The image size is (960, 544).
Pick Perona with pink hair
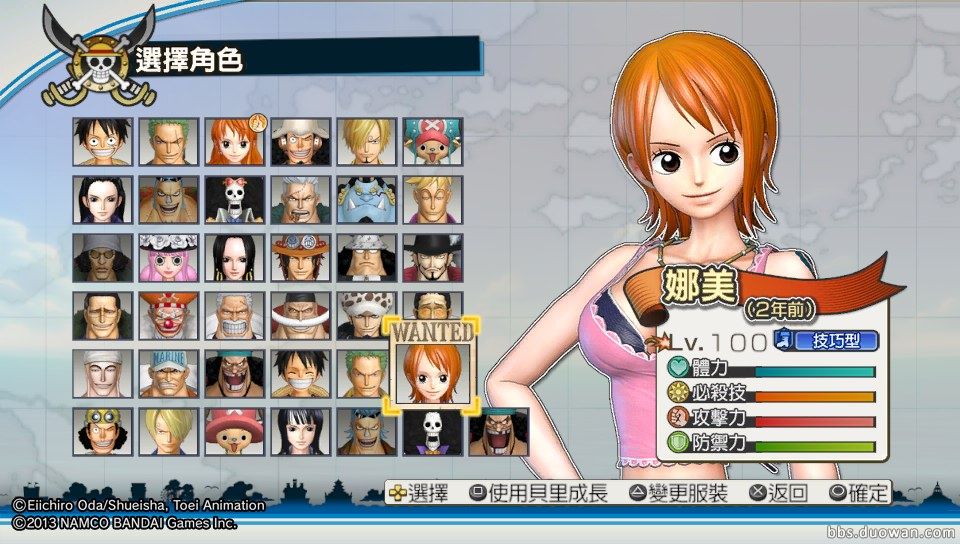(168, 258)
